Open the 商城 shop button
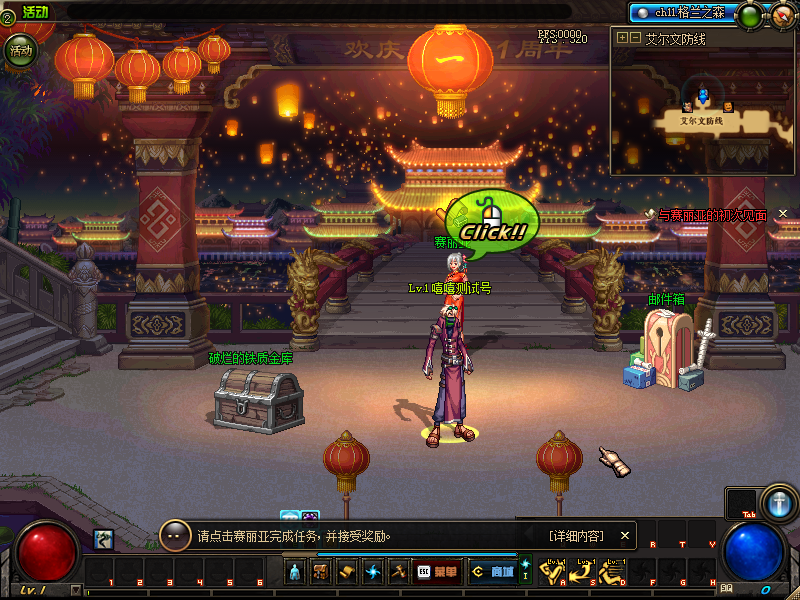This screenshot has height=600, width=800. tap(490, 572)
